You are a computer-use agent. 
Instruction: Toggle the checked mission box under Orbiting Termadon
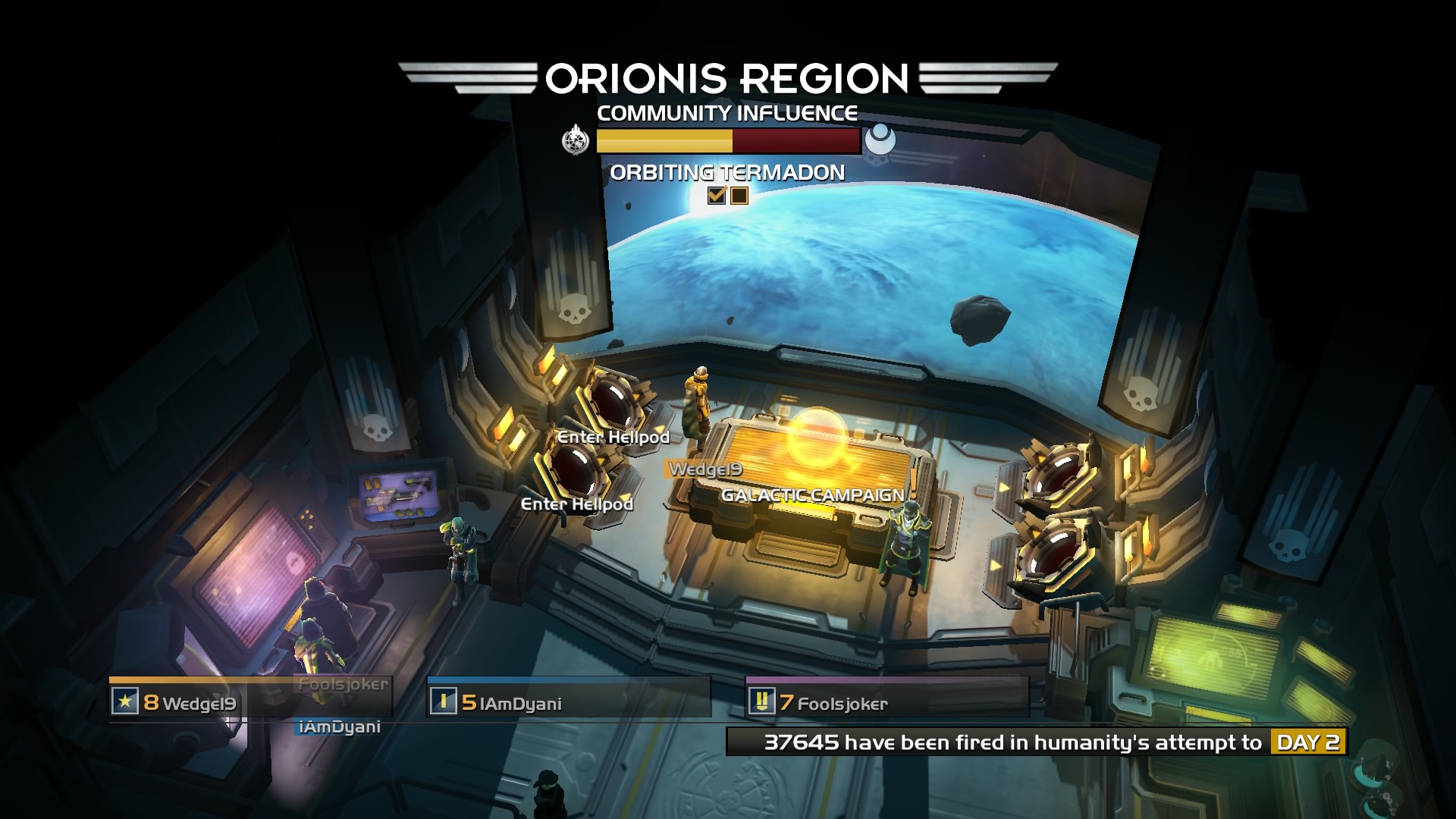coord(717,196)
